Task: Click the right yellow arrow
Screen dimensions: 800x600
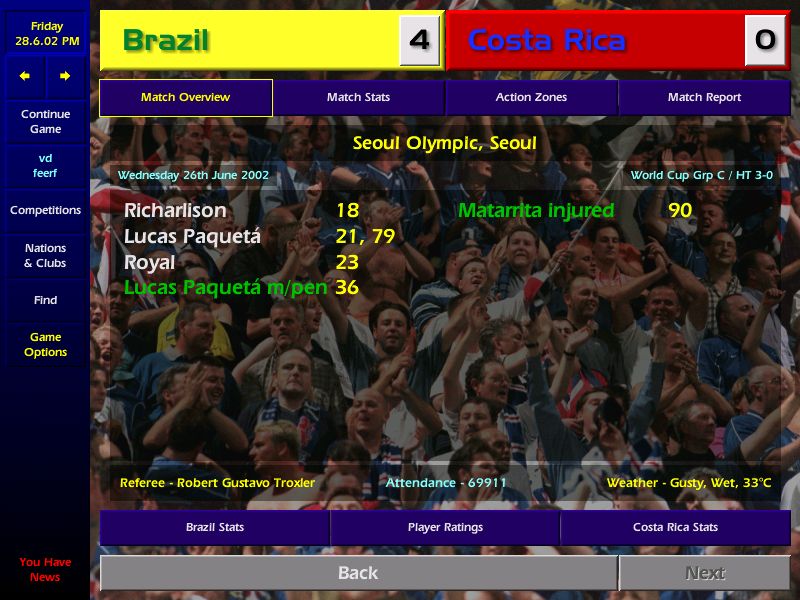Action: 65,76
